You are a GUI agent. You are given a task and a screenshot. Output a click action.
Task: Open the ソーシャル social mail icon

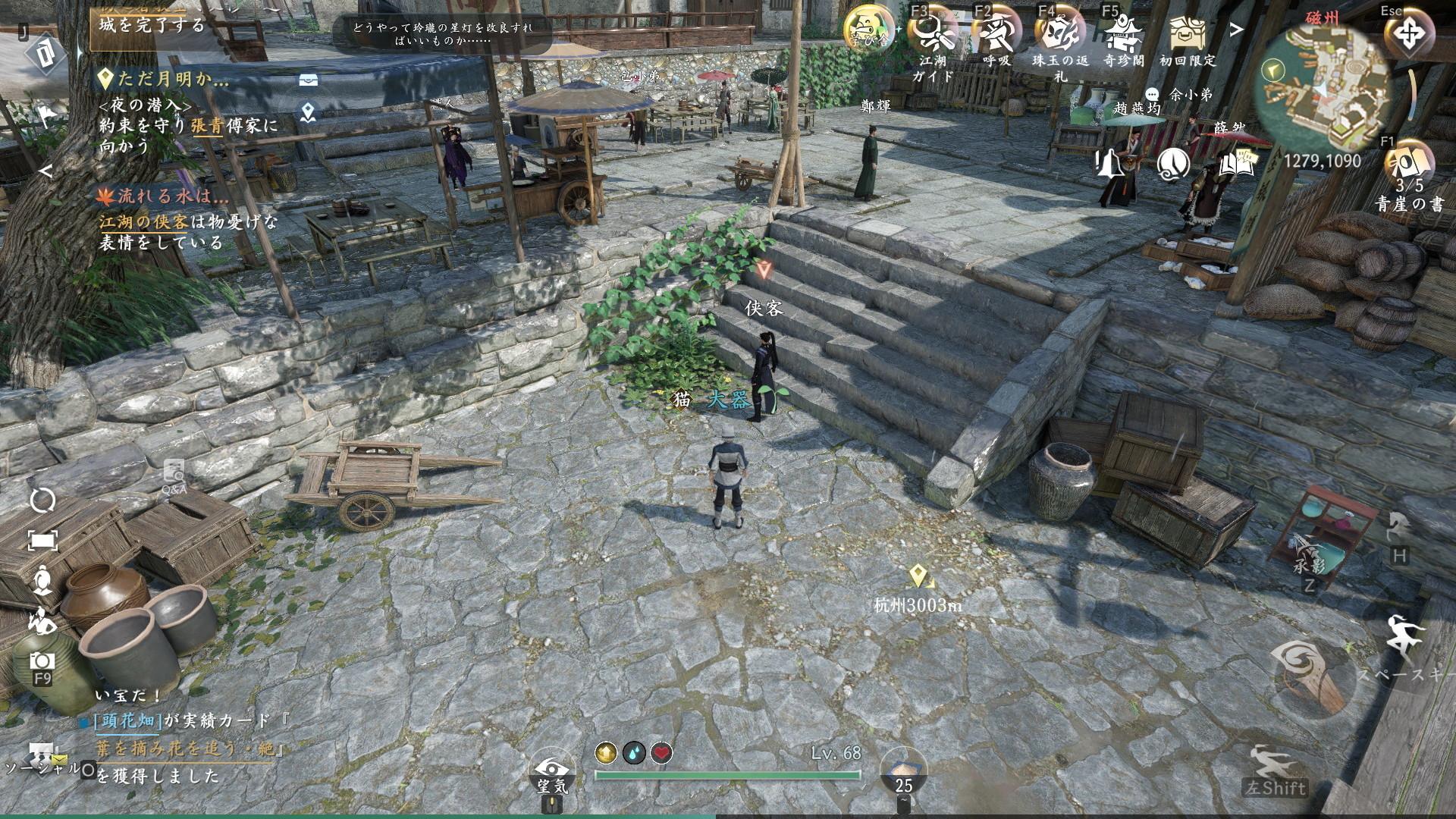click(42, 758)
